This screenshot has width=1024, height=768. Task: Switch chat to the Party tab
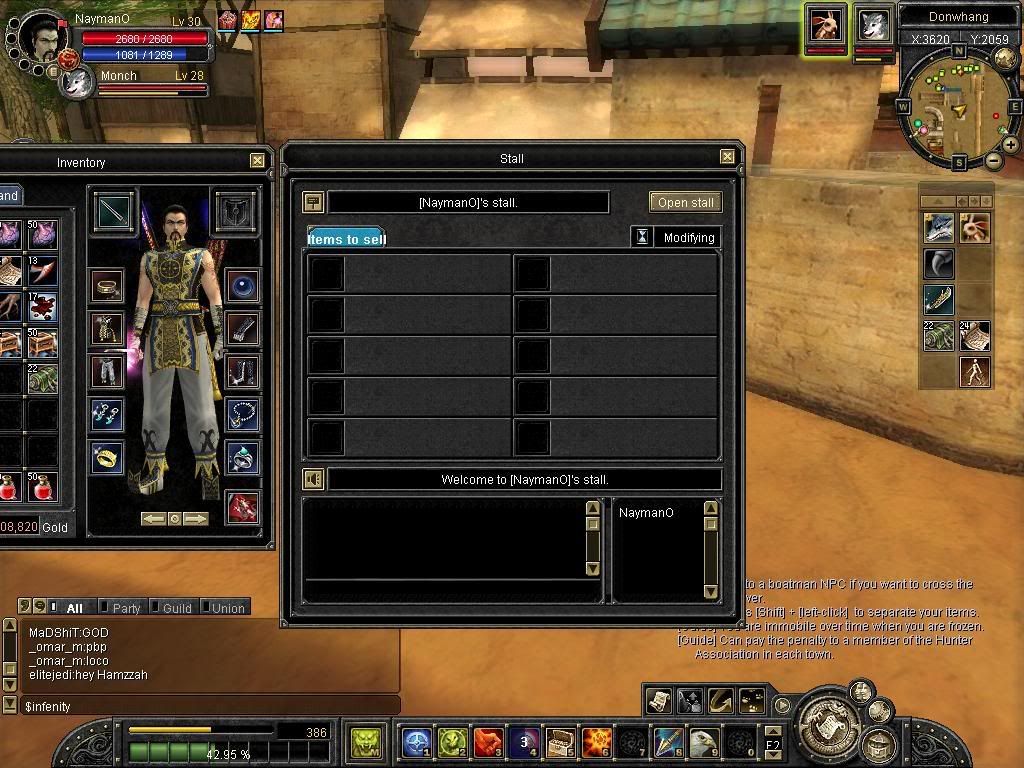[x=126, y=608]
